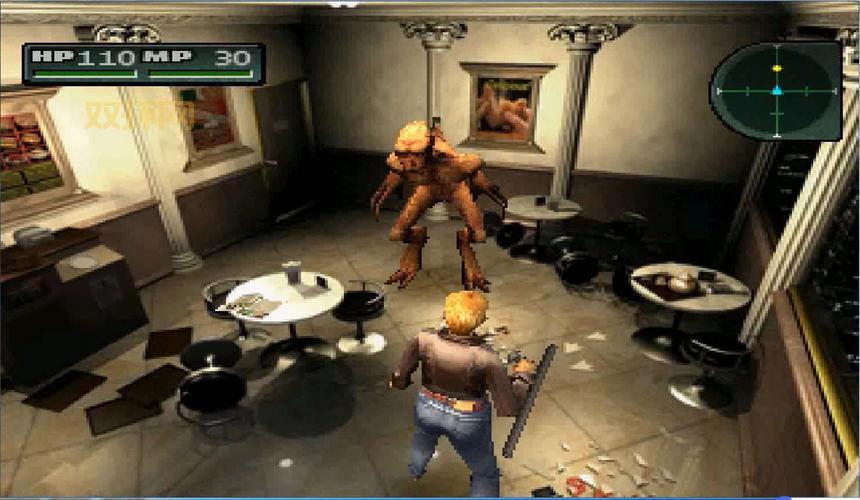Select the yellow enemy blip on radar
The image size is (860, 500).
[x=777, y=68]
